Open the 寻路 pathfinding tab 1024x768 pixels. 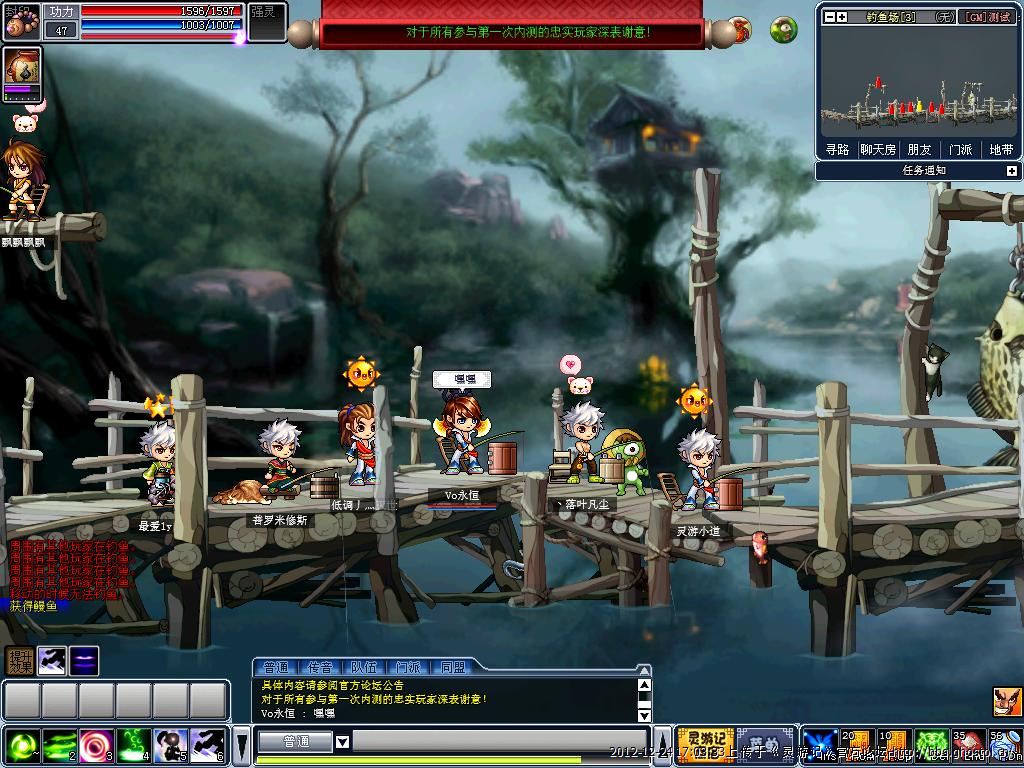(x=837, y=150)
